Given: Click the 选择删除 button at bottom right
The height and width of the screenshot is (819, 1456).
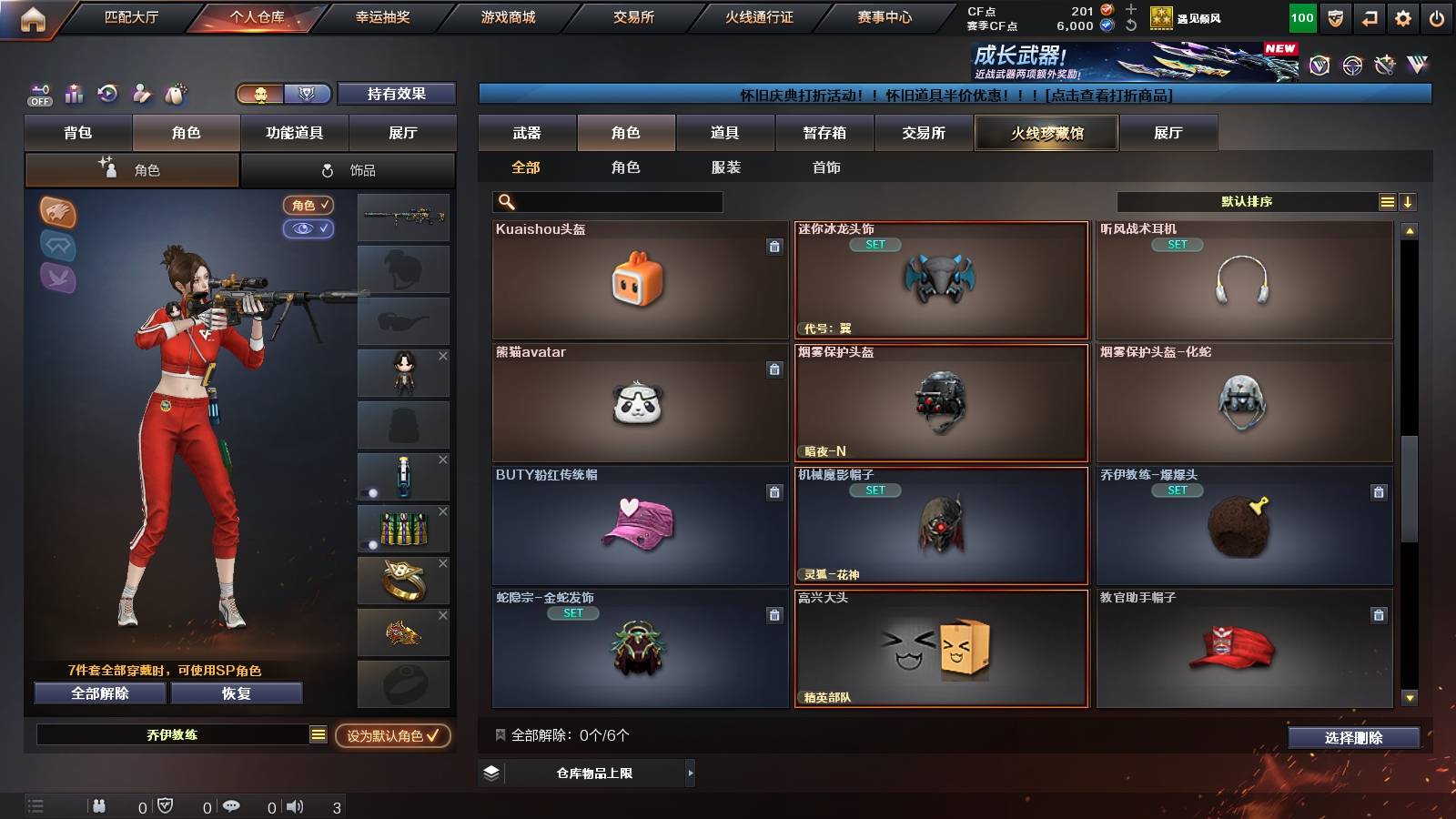Looking at the screenshot, I should (x=1353, y=736).
